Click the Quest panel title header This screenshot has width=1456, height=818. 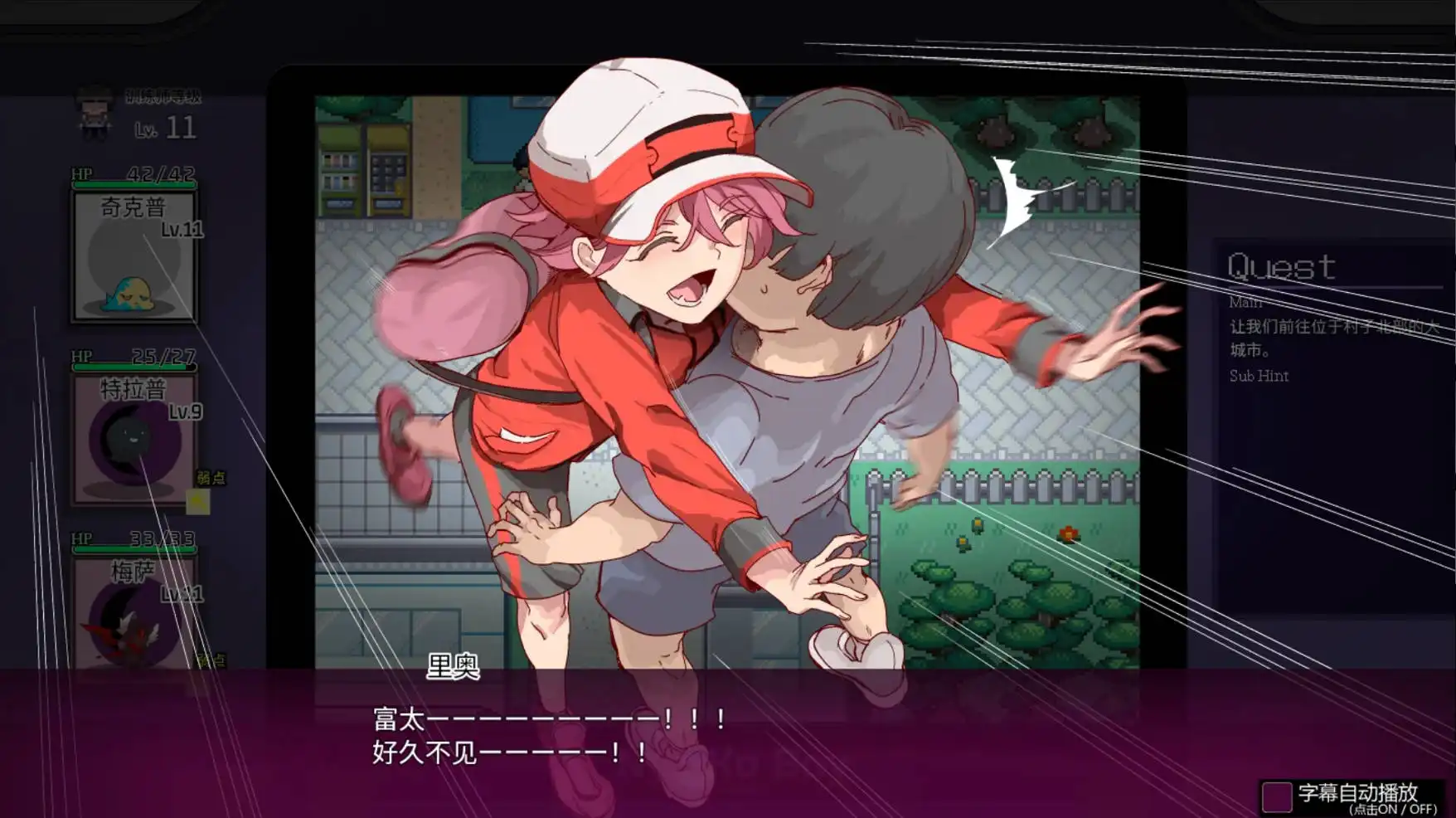1283,265
